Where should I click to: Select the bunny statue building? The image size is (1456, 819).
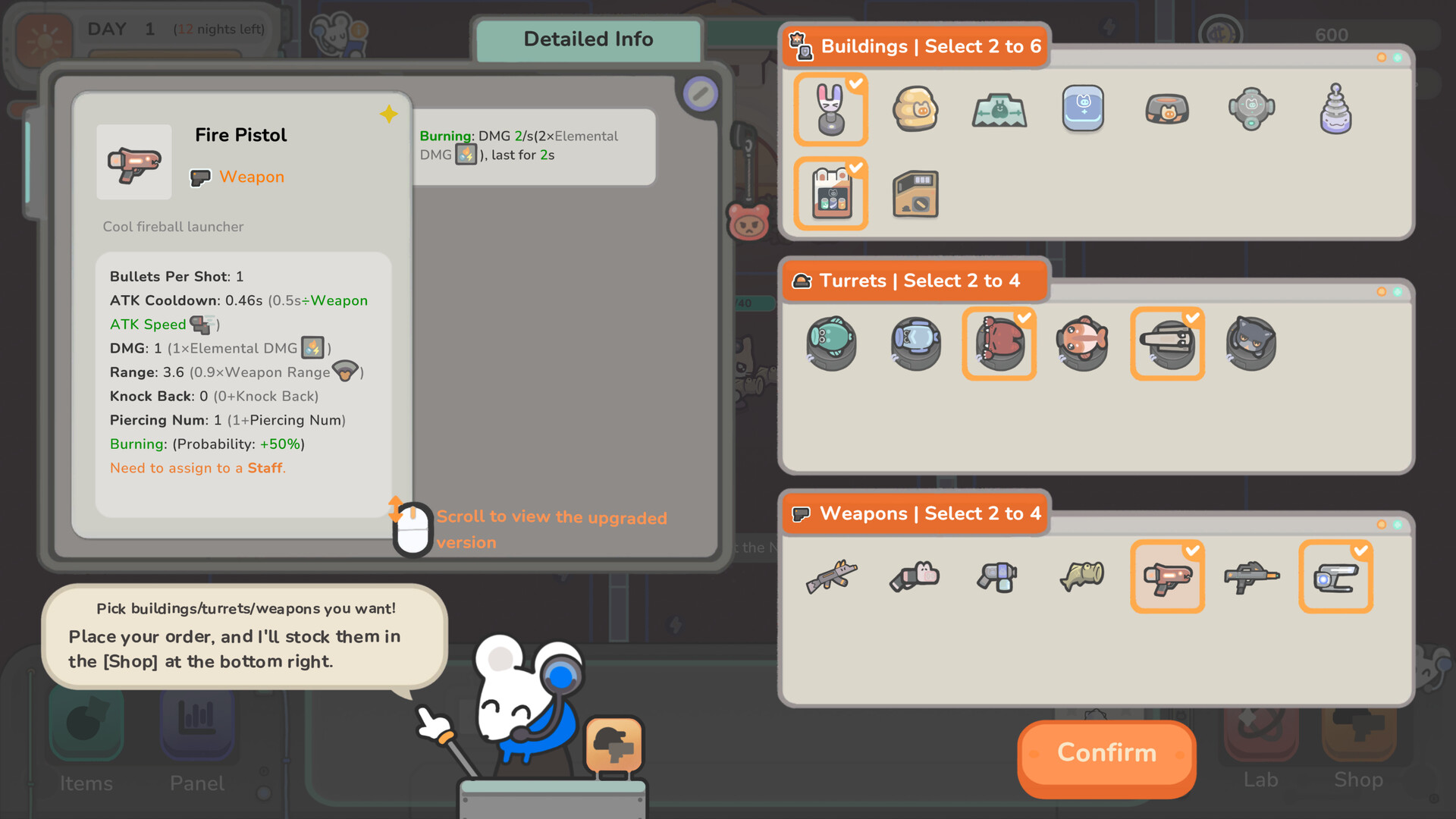pyautogui.click(x=830, y=109)
